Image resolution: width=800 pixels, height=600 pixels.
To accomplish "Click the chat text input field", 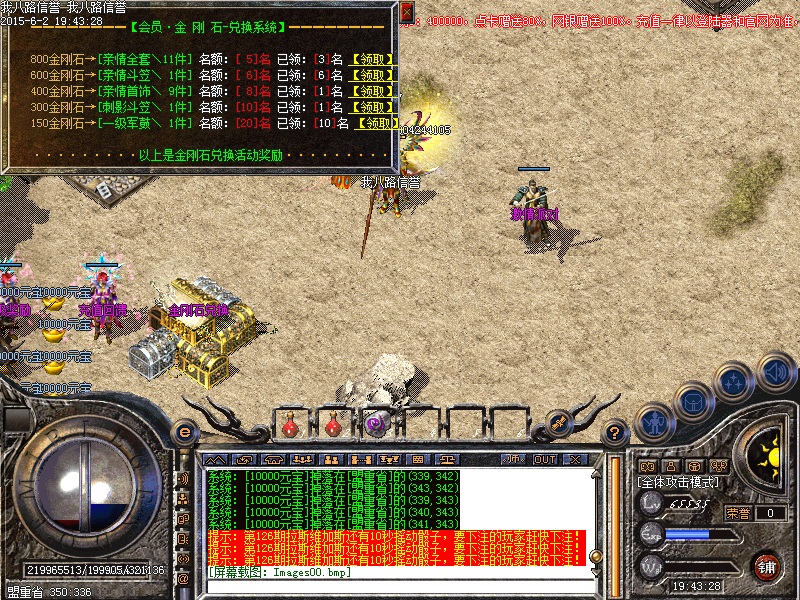I will point(400,585).
